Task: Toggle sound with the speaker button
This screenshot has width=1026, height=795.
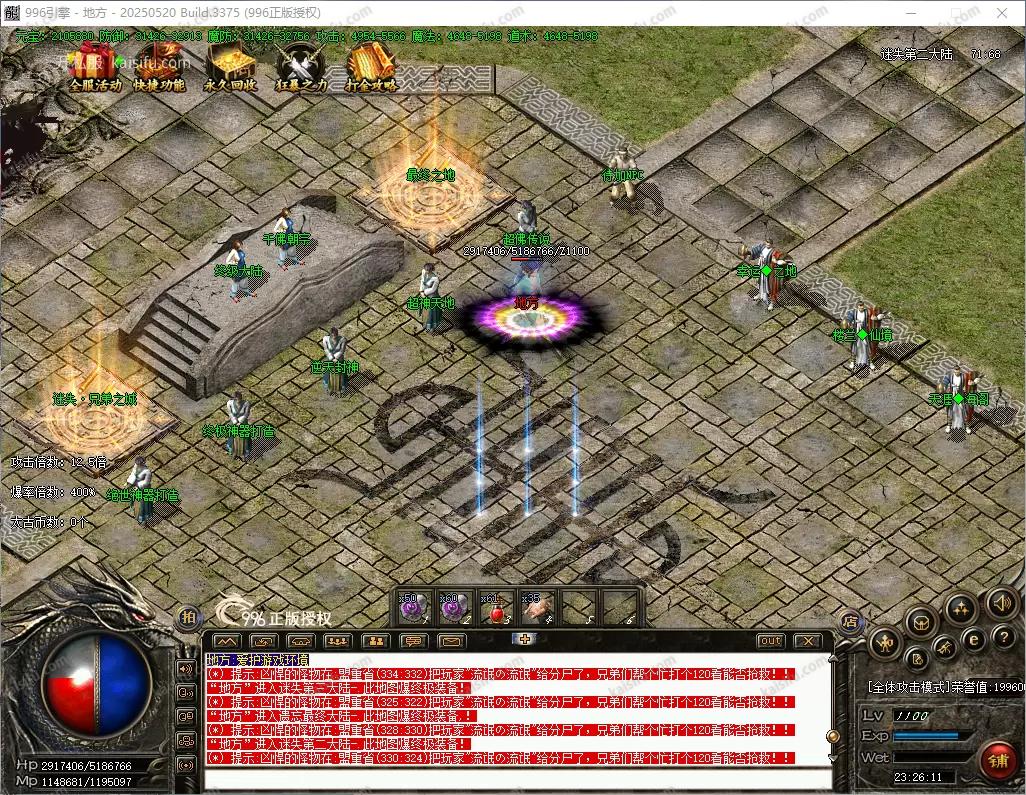Action: coord(1002,602)
